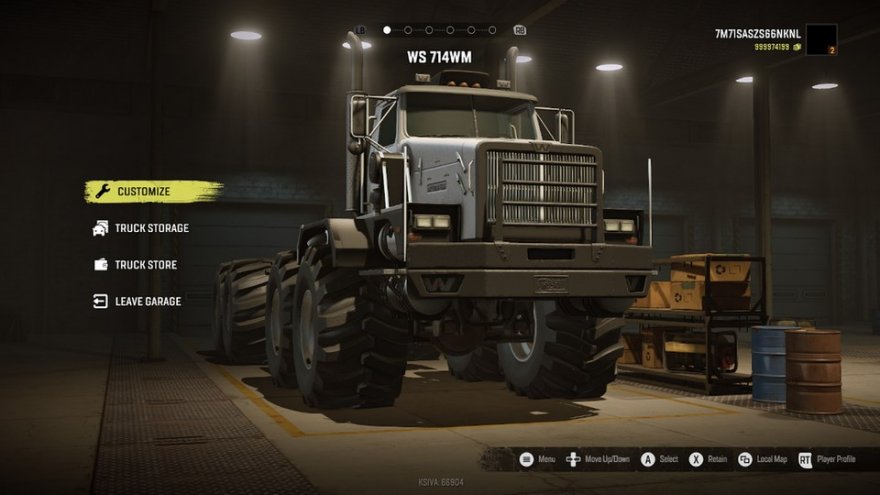Open the Customize menu option

click(143, 191)
